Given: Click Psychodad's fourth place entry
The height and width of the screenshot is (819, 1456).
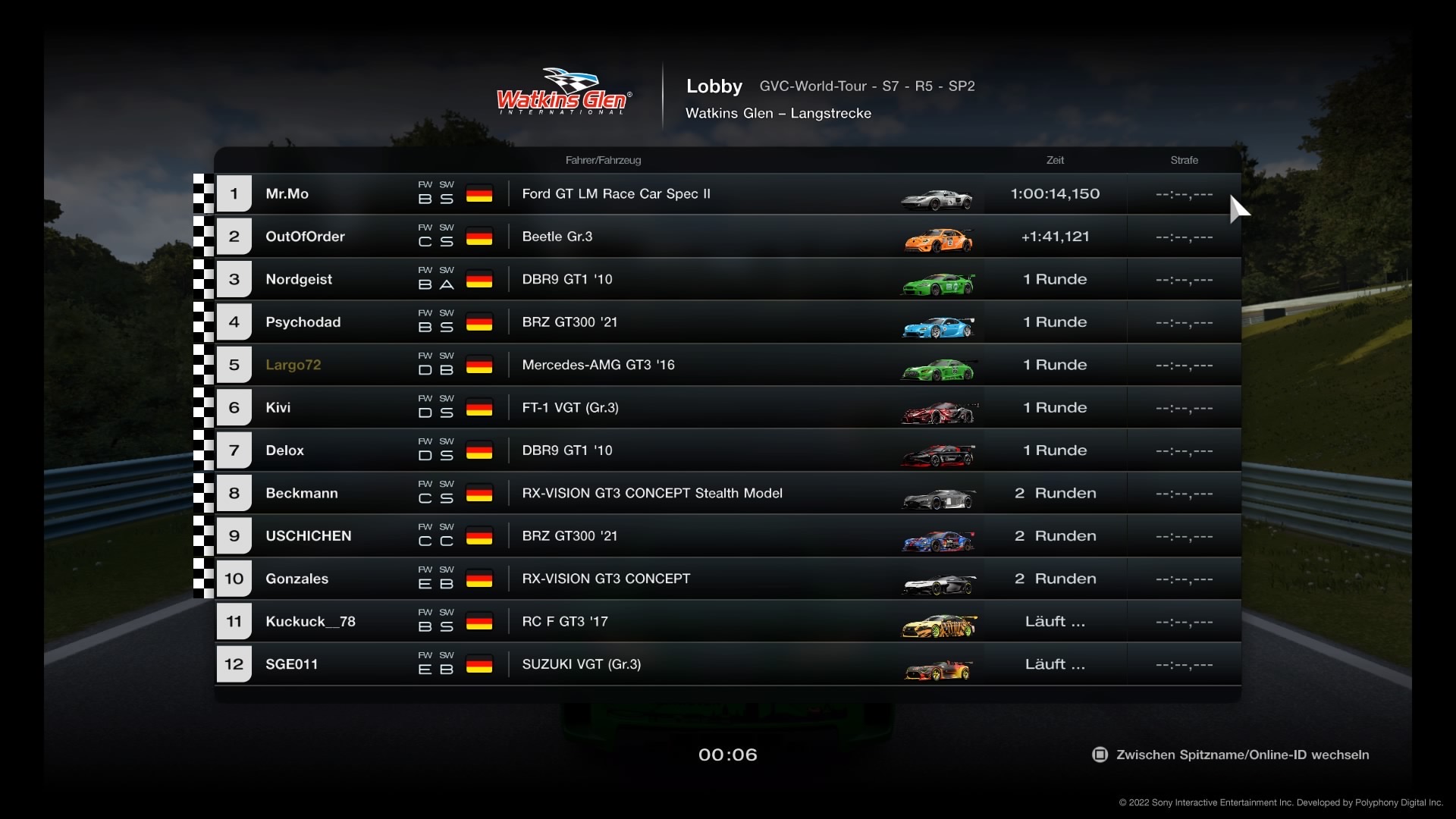Looking at the screenshot, I should (x=728, y=322).
